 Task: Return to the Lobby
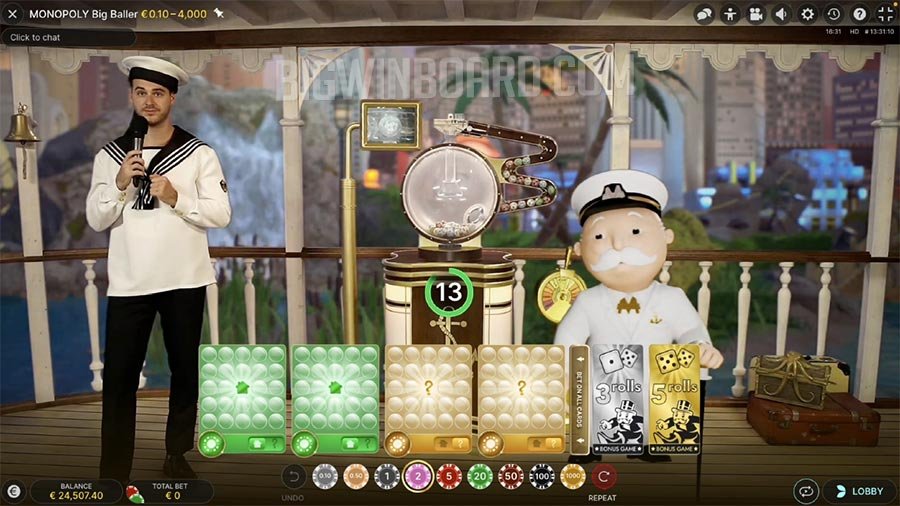click(x=859, y=491)
